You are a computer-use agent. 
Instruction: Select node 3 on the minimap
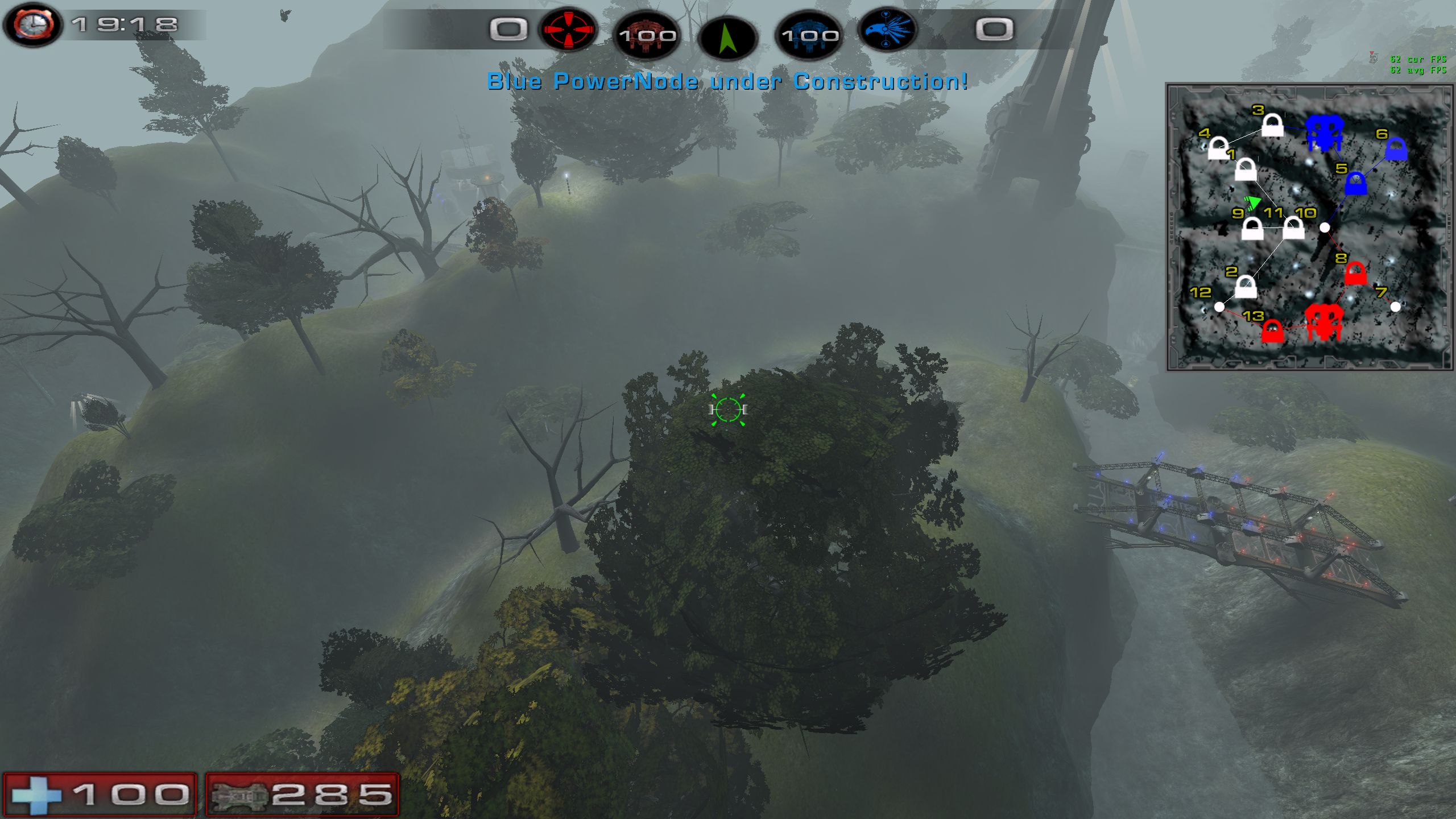point(1272,126)
